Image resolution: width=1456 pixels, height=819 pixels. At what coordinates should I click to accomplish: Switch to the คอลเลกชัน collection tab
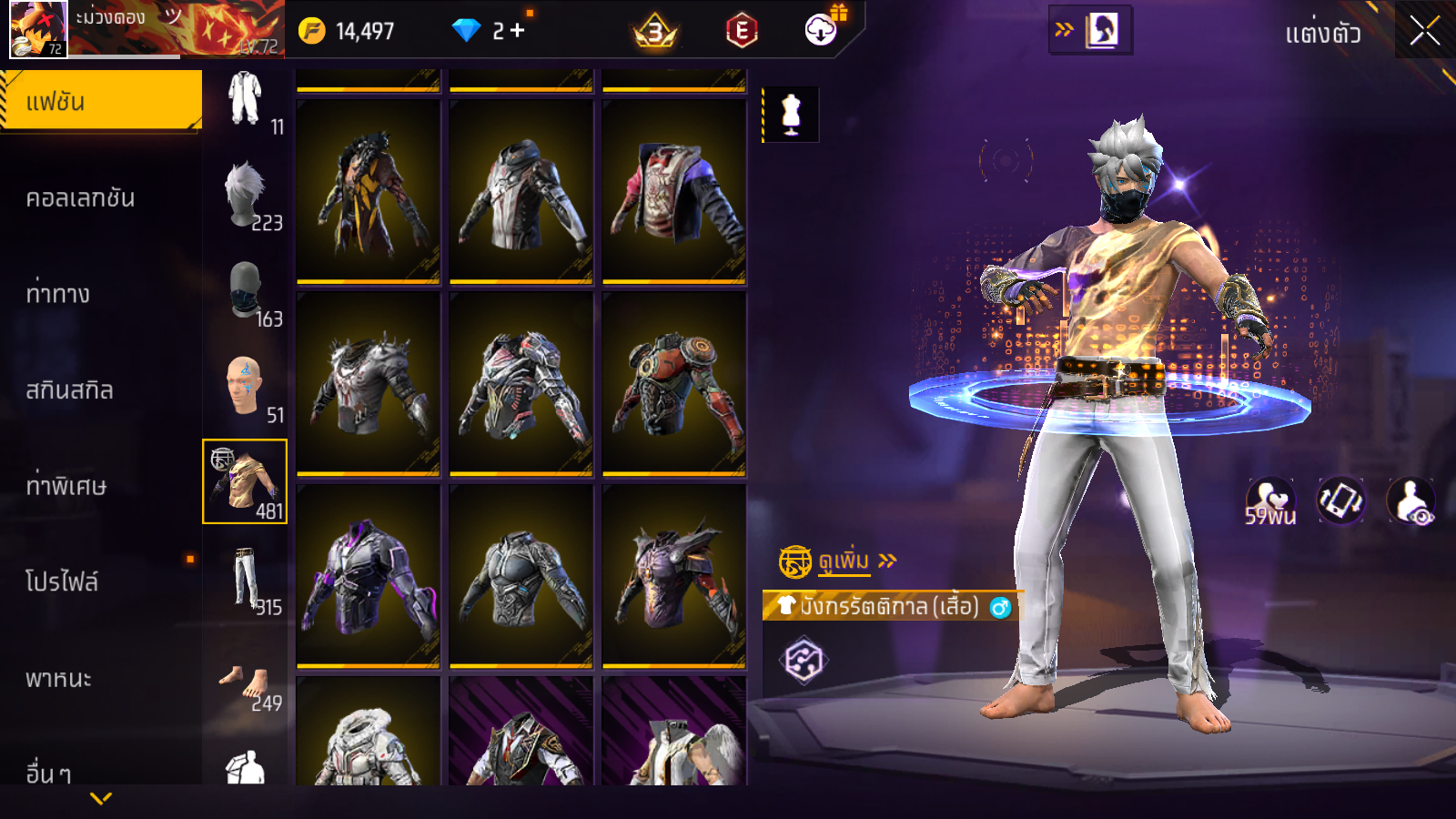coord(81,198)
